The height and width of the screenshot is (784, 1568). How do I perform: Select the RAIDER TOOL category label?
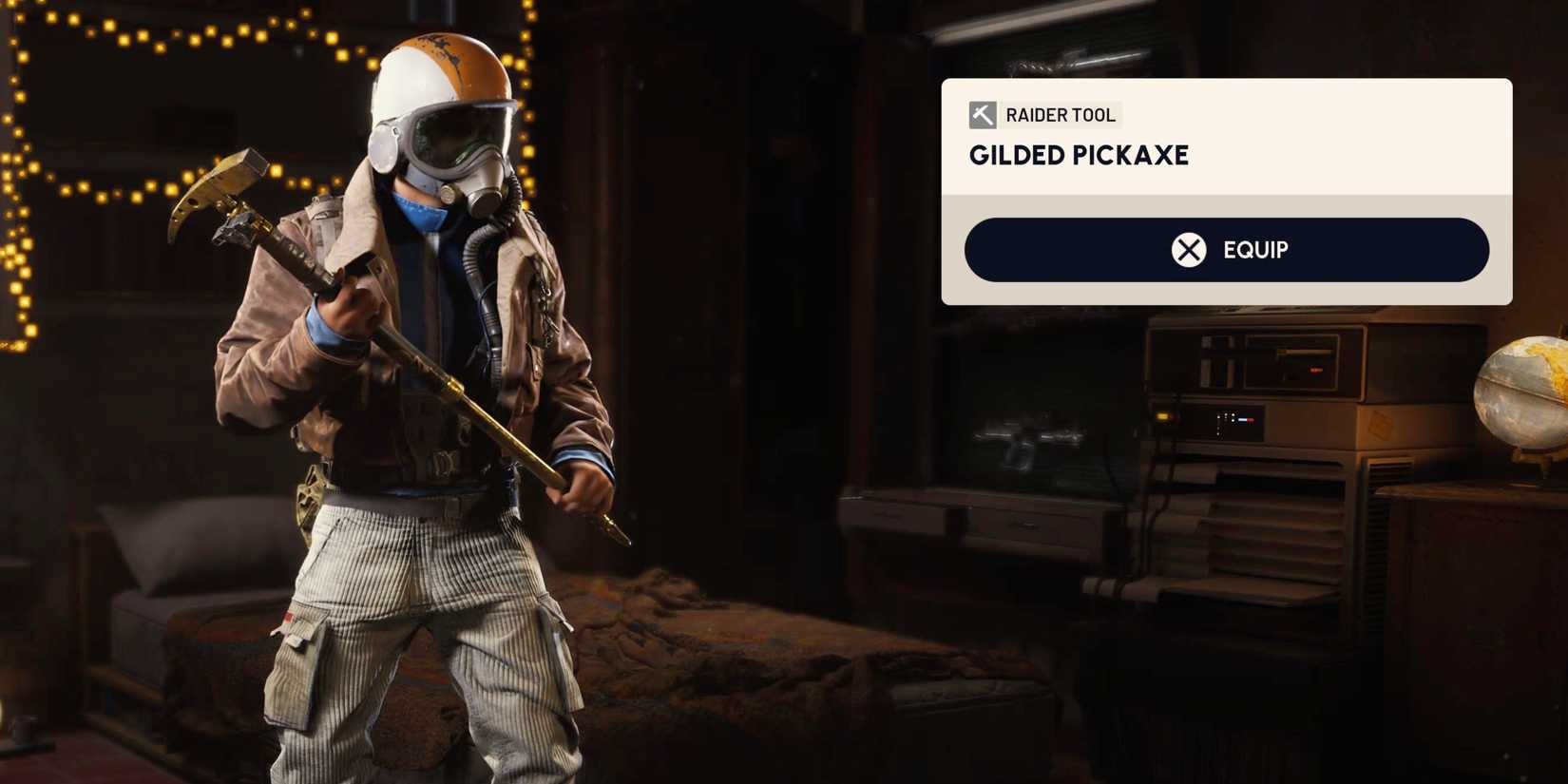[x=1061, y=115]
